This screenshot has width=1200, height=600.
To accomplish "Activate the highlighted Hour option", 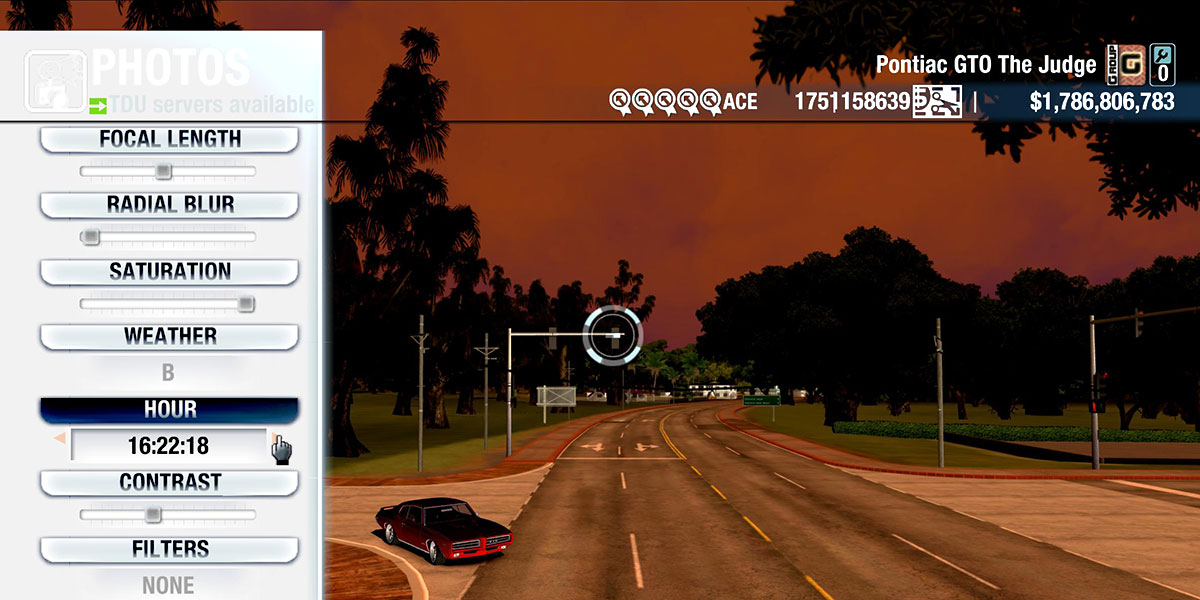I will (x=169, y=410).
